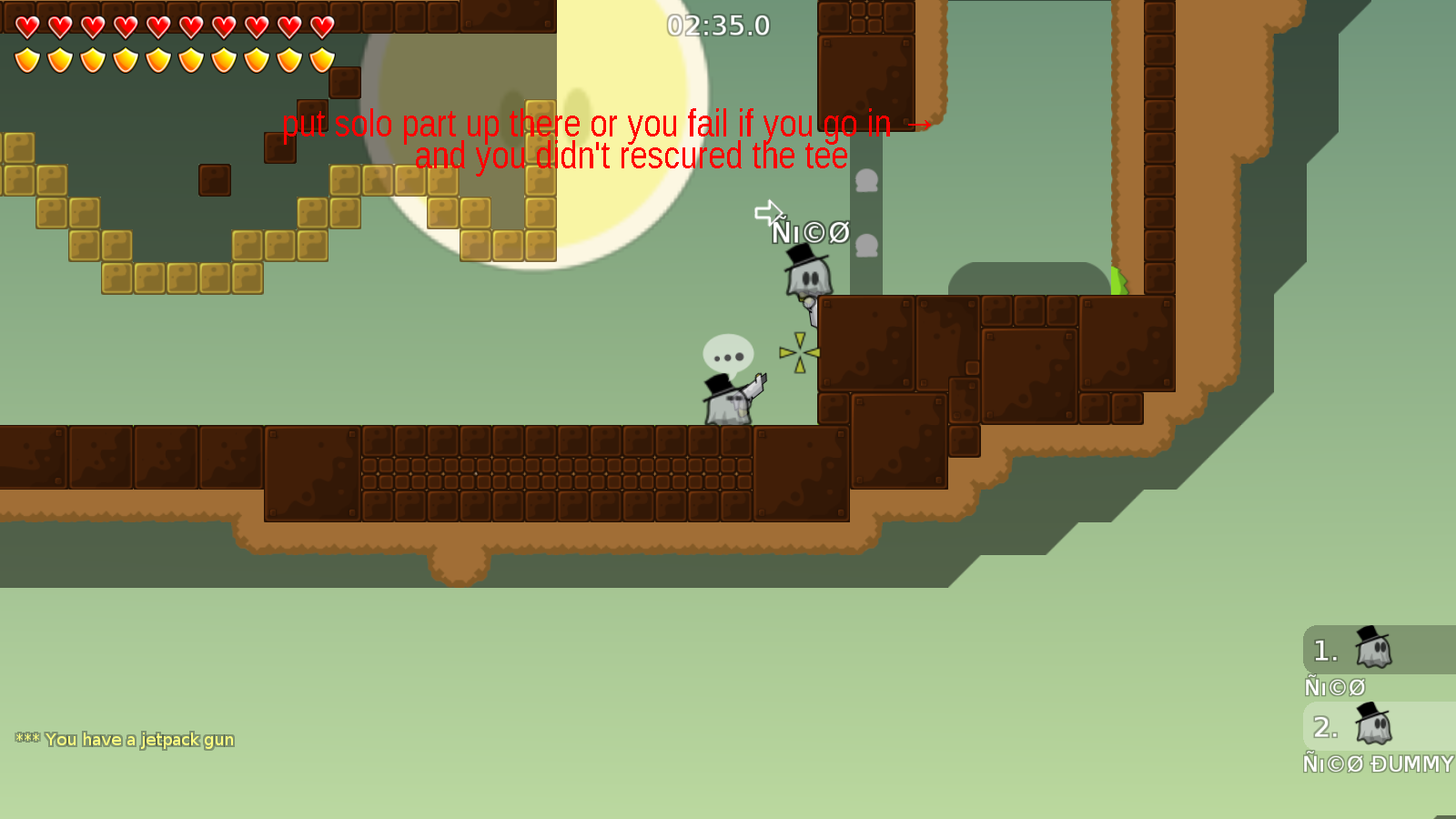Click the first yellow armor shield
Image resolution: width=1456 pixels, height=819 pixels.
25,58
